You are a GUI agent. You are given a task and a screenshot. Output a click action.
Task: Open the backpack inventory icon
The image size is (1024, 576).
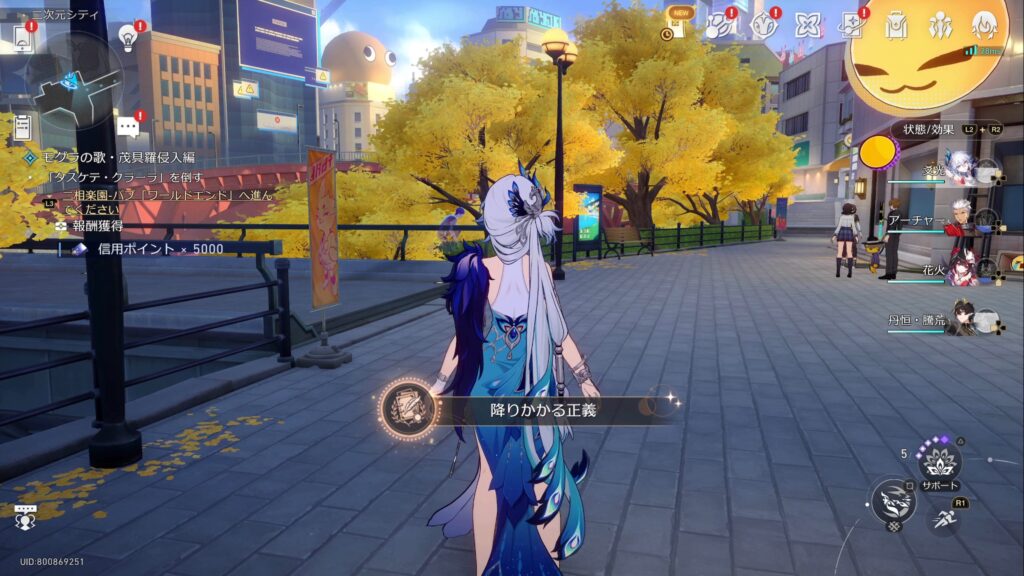coord(896,25)
